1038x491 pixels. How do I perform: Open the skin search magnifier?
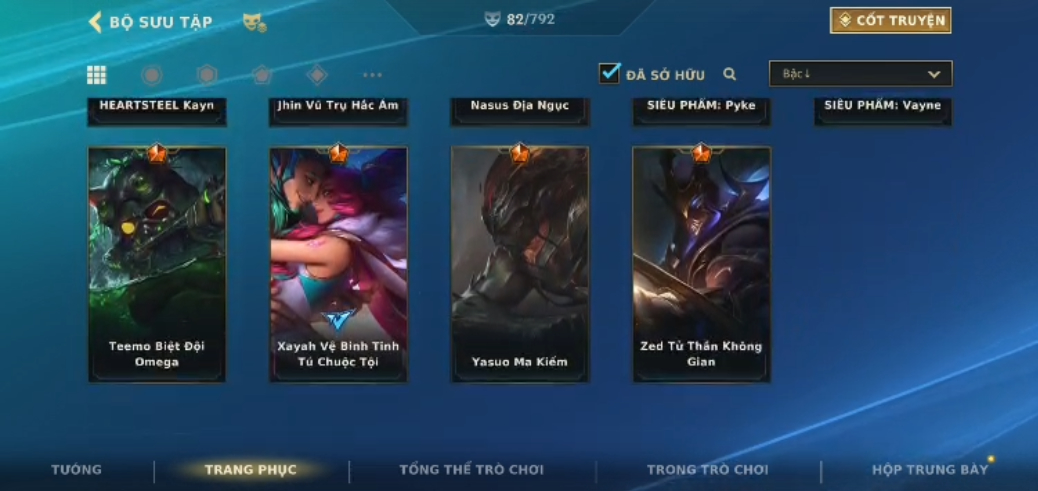pos(730,74)
